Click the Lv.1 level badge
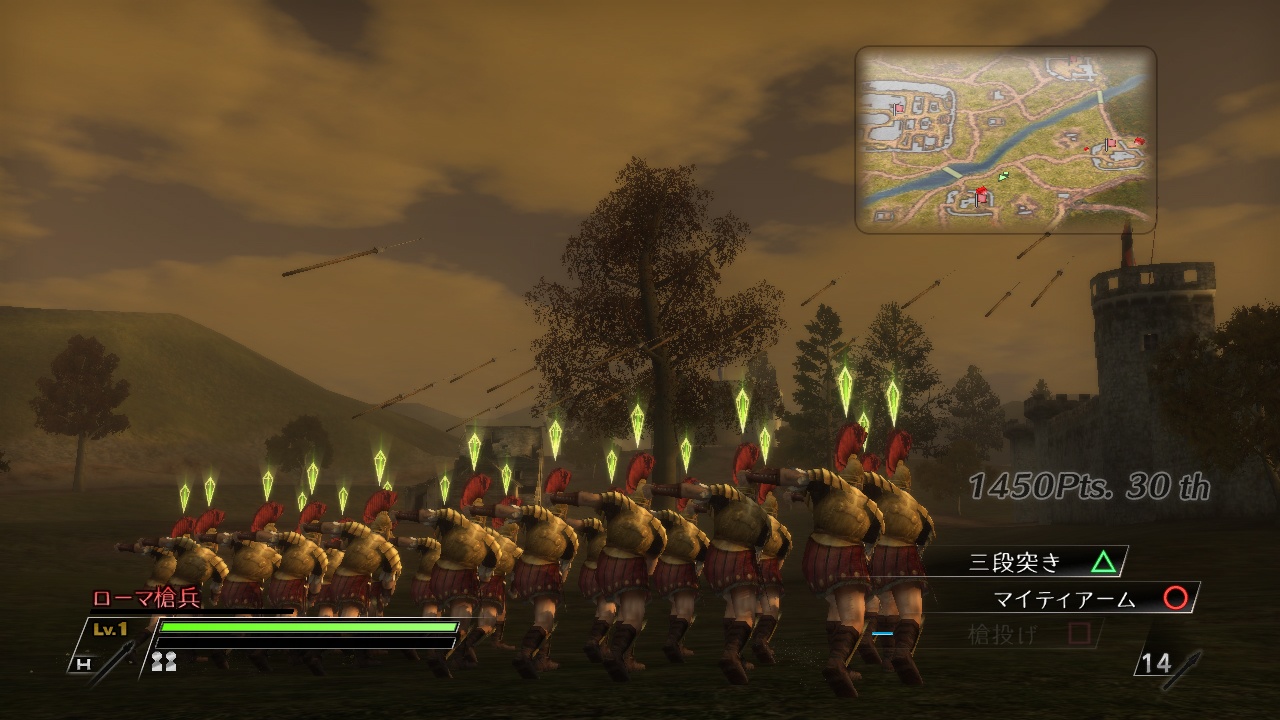Image resolution: width=1280 pixels, height=720 pixels. tap(108, 628)
